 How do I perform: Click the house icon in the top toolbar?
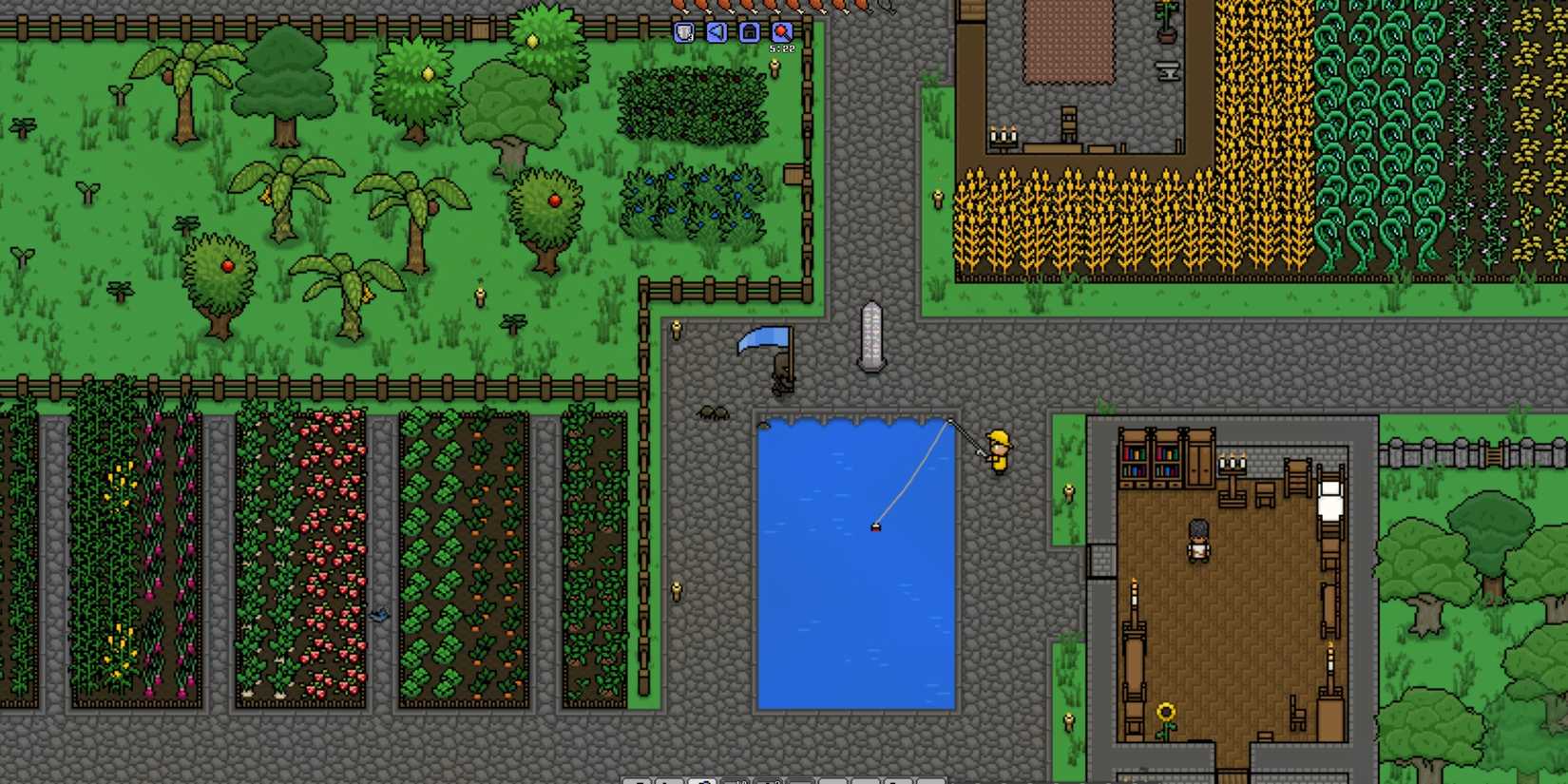749,32
